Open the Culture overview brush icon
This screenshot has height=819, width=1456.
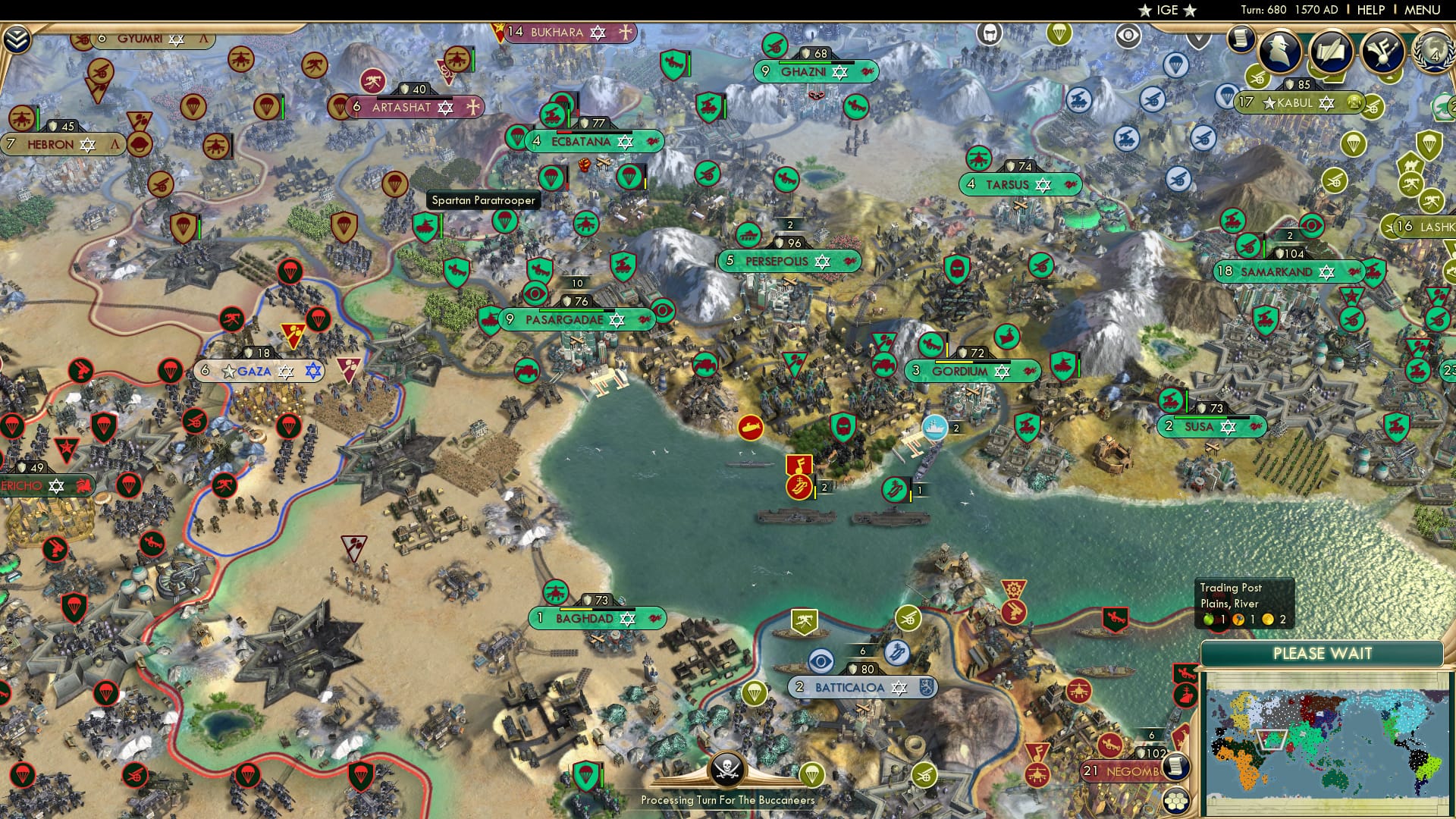pos(1382,52)
